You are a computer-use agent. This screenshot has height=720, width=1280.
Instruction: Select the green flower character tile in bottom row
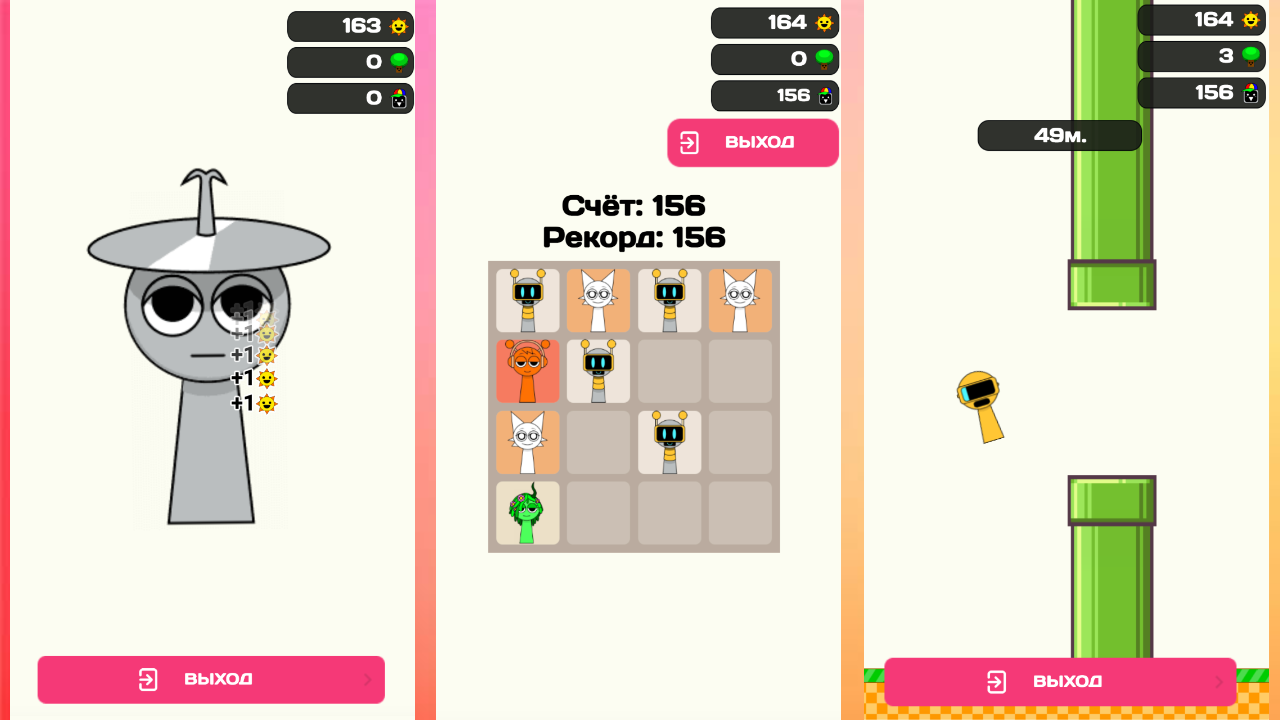527,513
